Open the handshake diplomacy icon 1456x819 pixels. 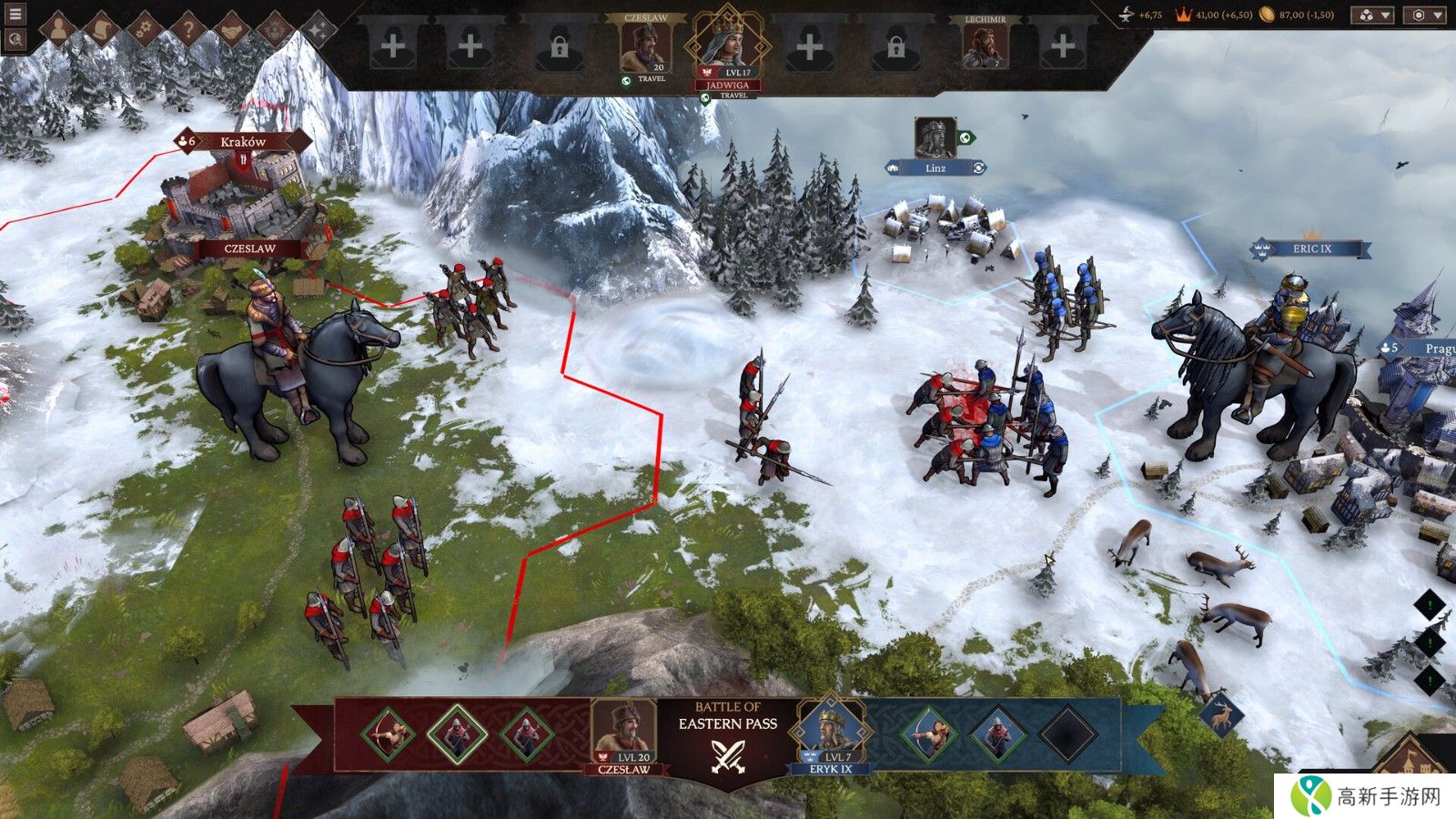click(231, 29)
